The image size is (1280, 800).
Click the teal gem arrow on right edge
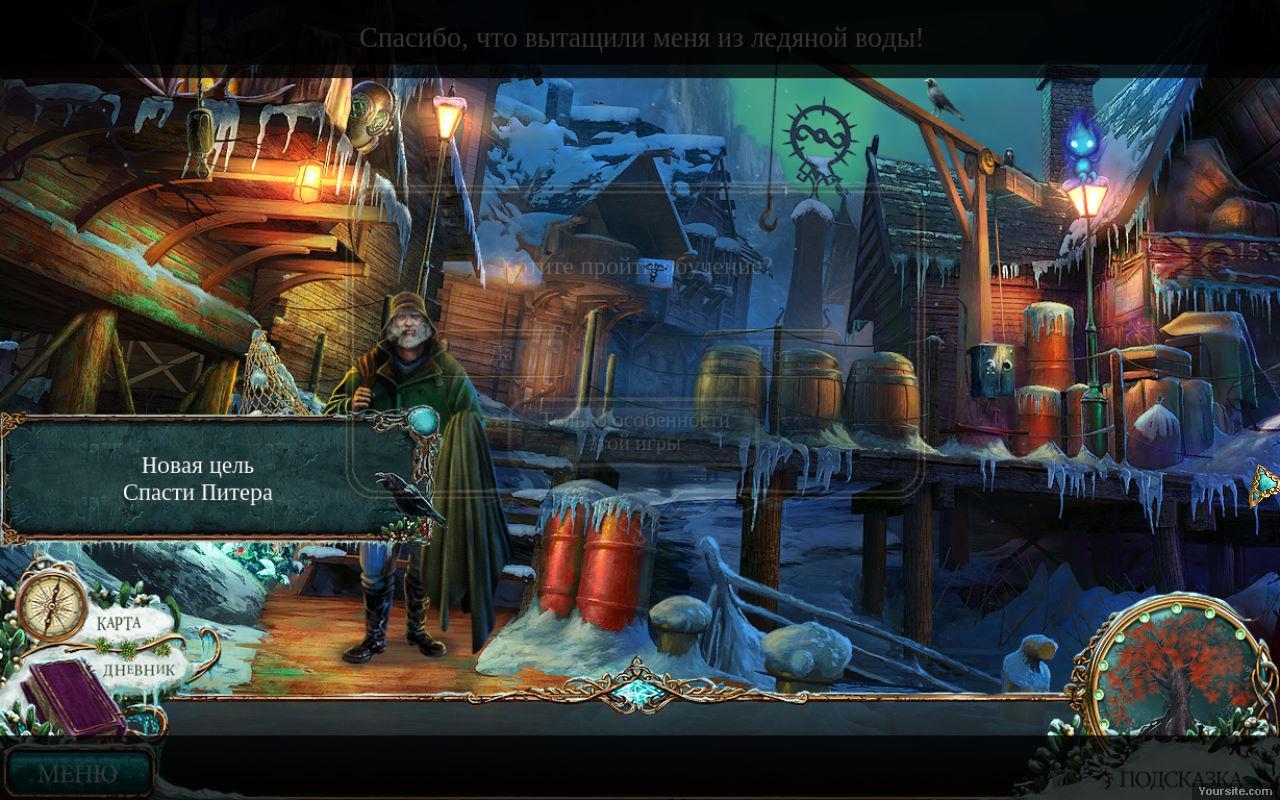pyautogui.click(x=1266, y=484)
